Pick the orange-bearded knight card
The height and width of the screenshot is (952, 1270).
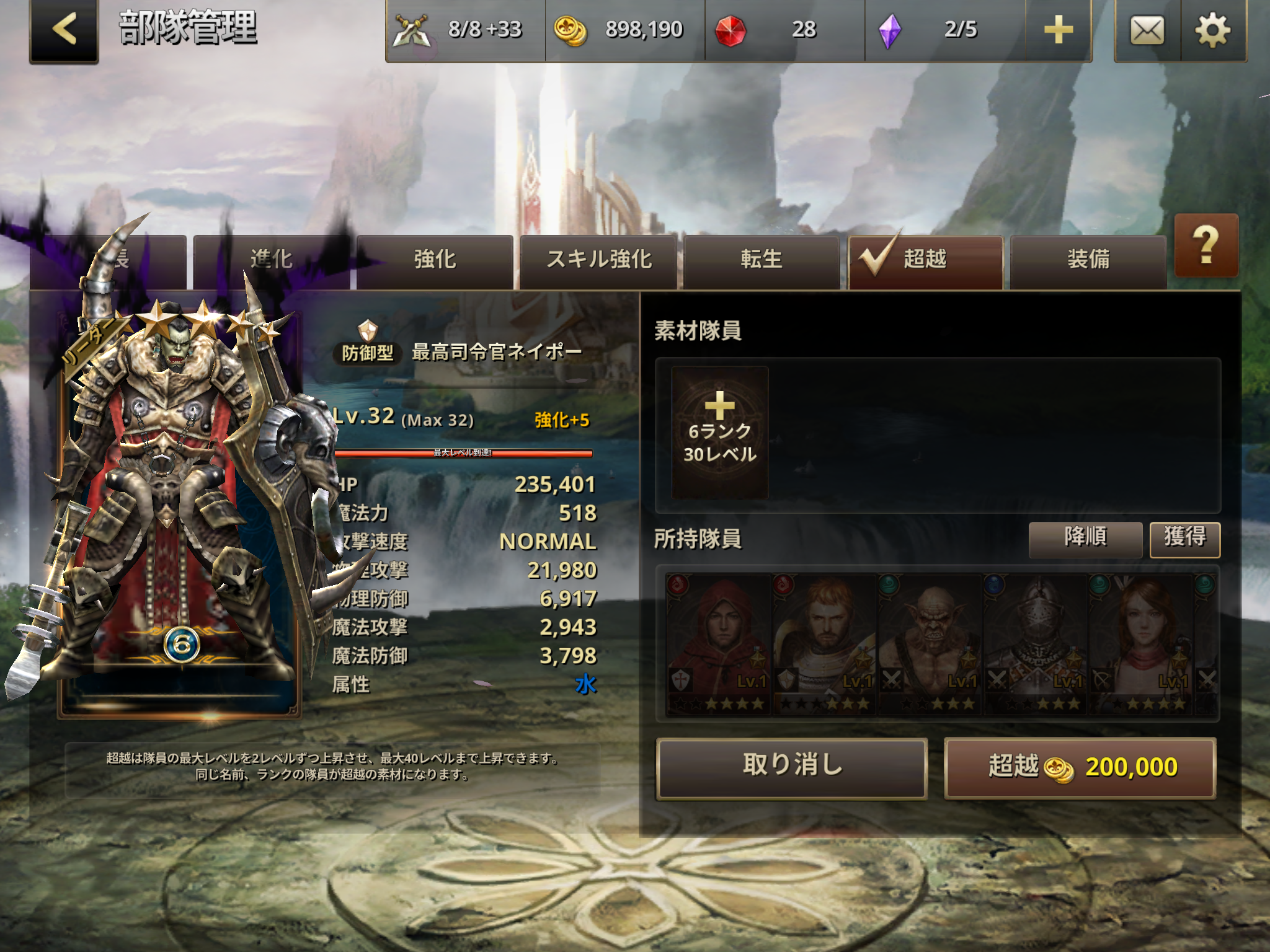tap(824, 643)
